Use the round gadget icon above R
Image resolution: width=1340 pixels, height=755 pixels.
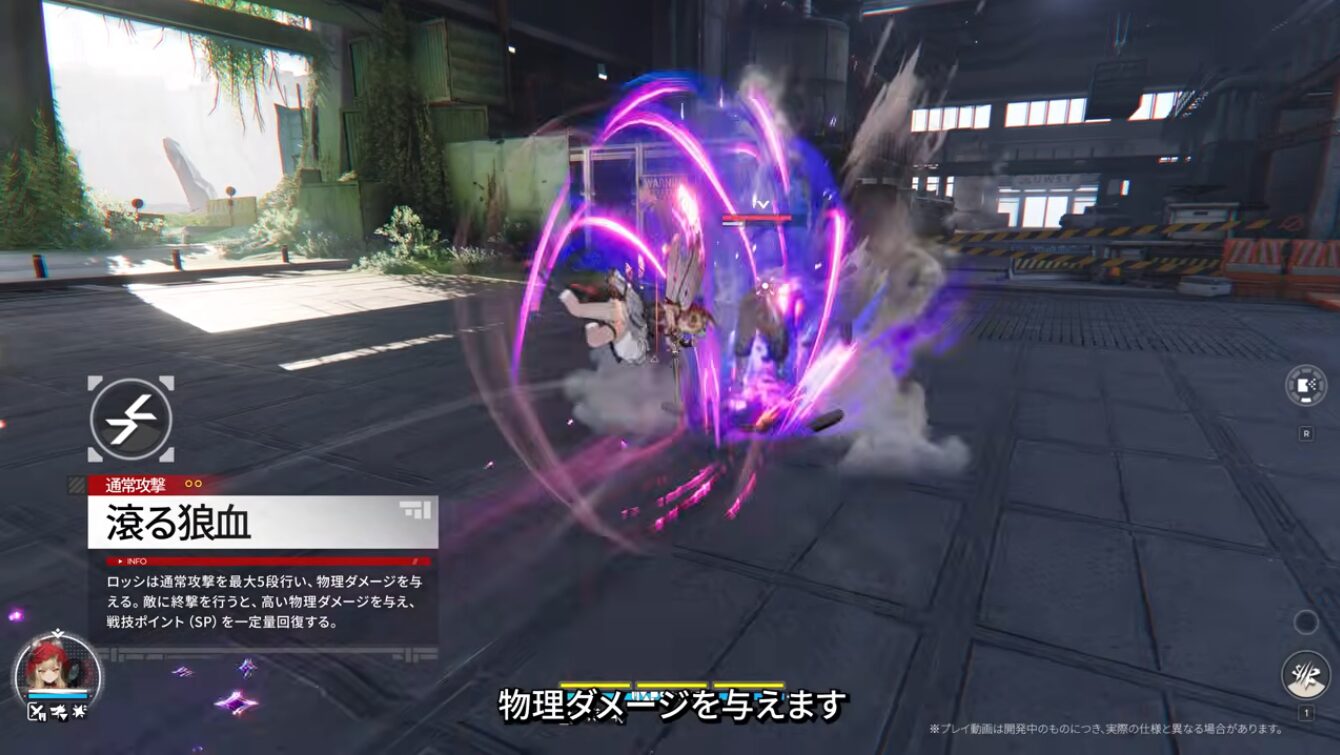pos(1305,386)
